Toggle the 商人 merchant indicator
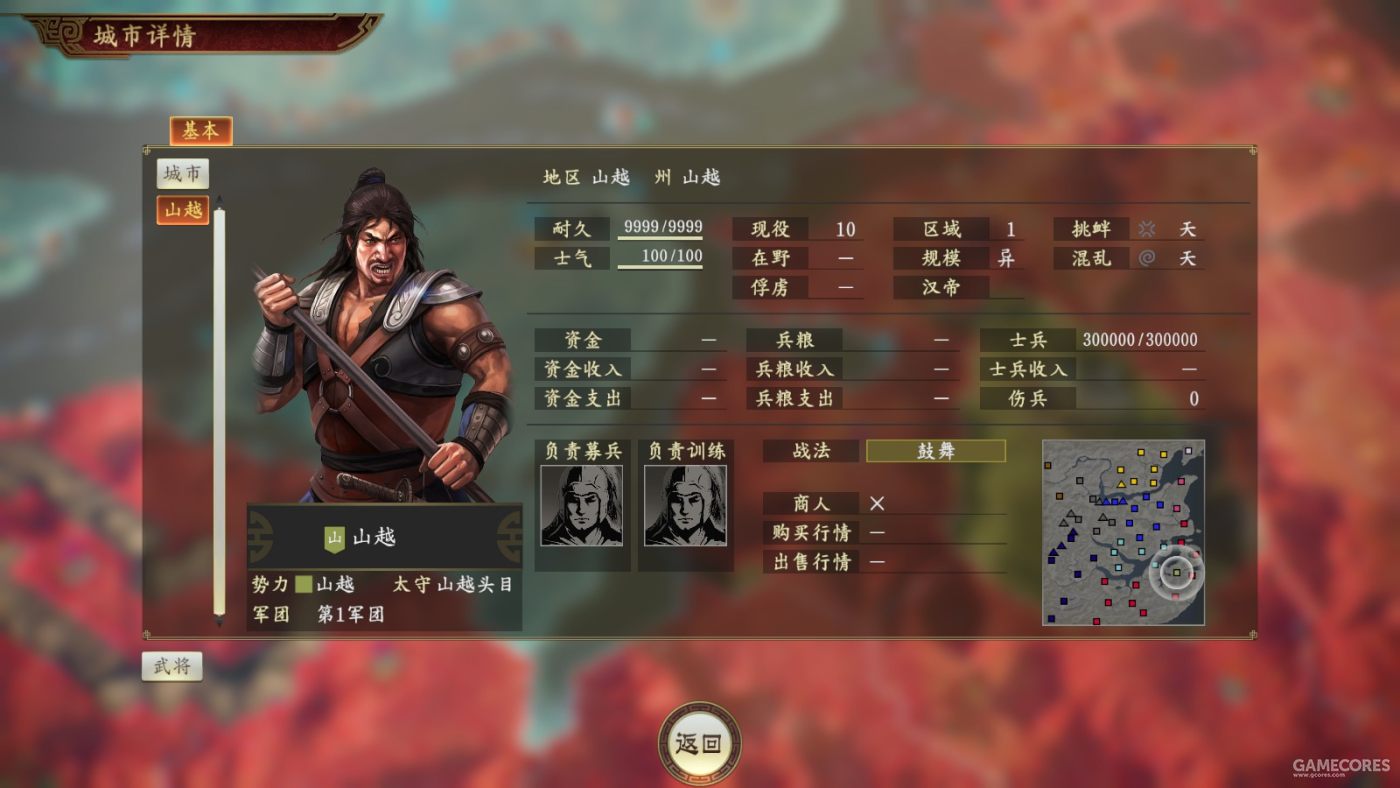The height and width of the screenshot is (788, 1400). pyautogui.click(x=877, y=503)
